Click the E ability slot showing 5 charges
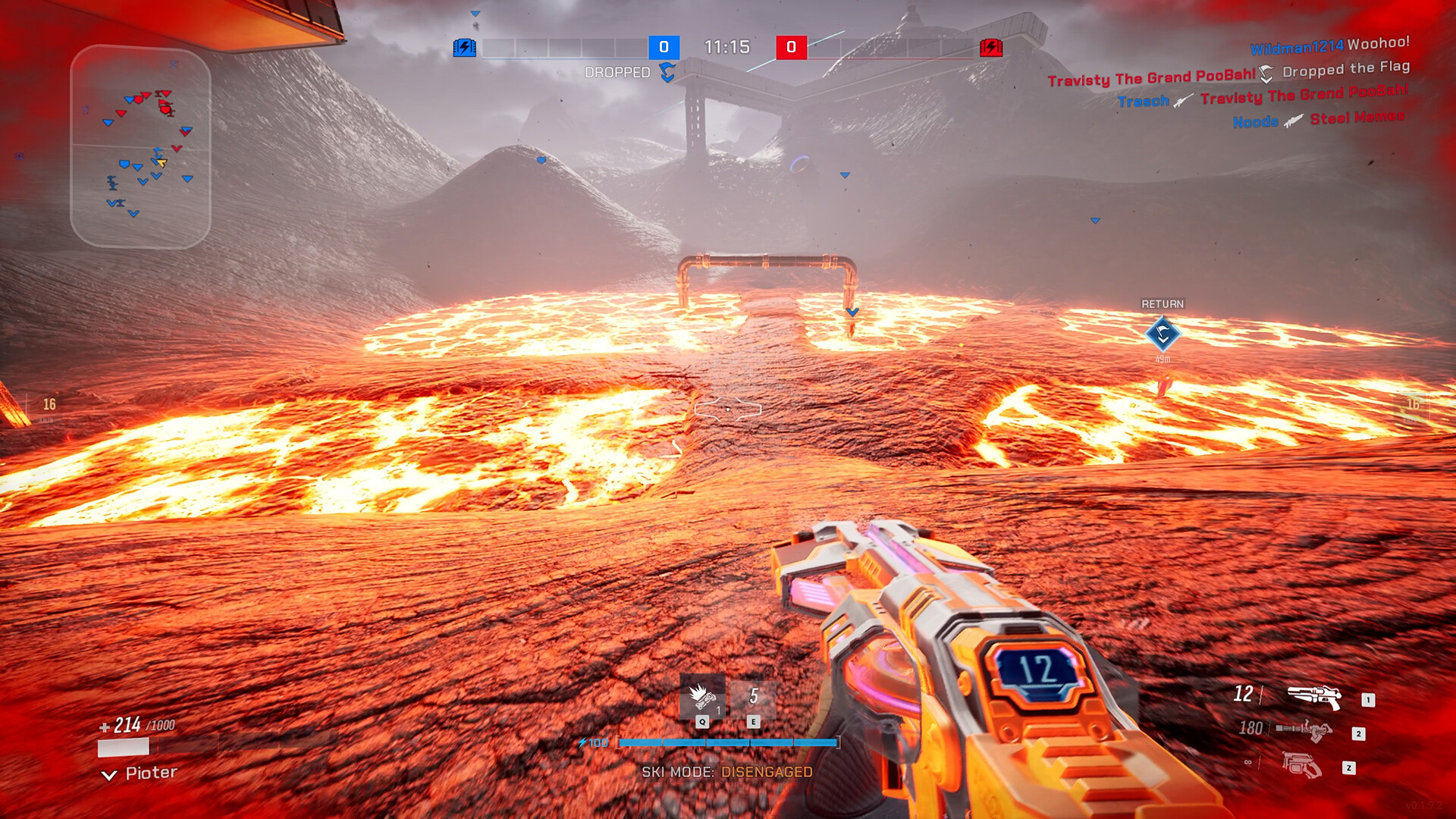 click(x=753, y=698)
